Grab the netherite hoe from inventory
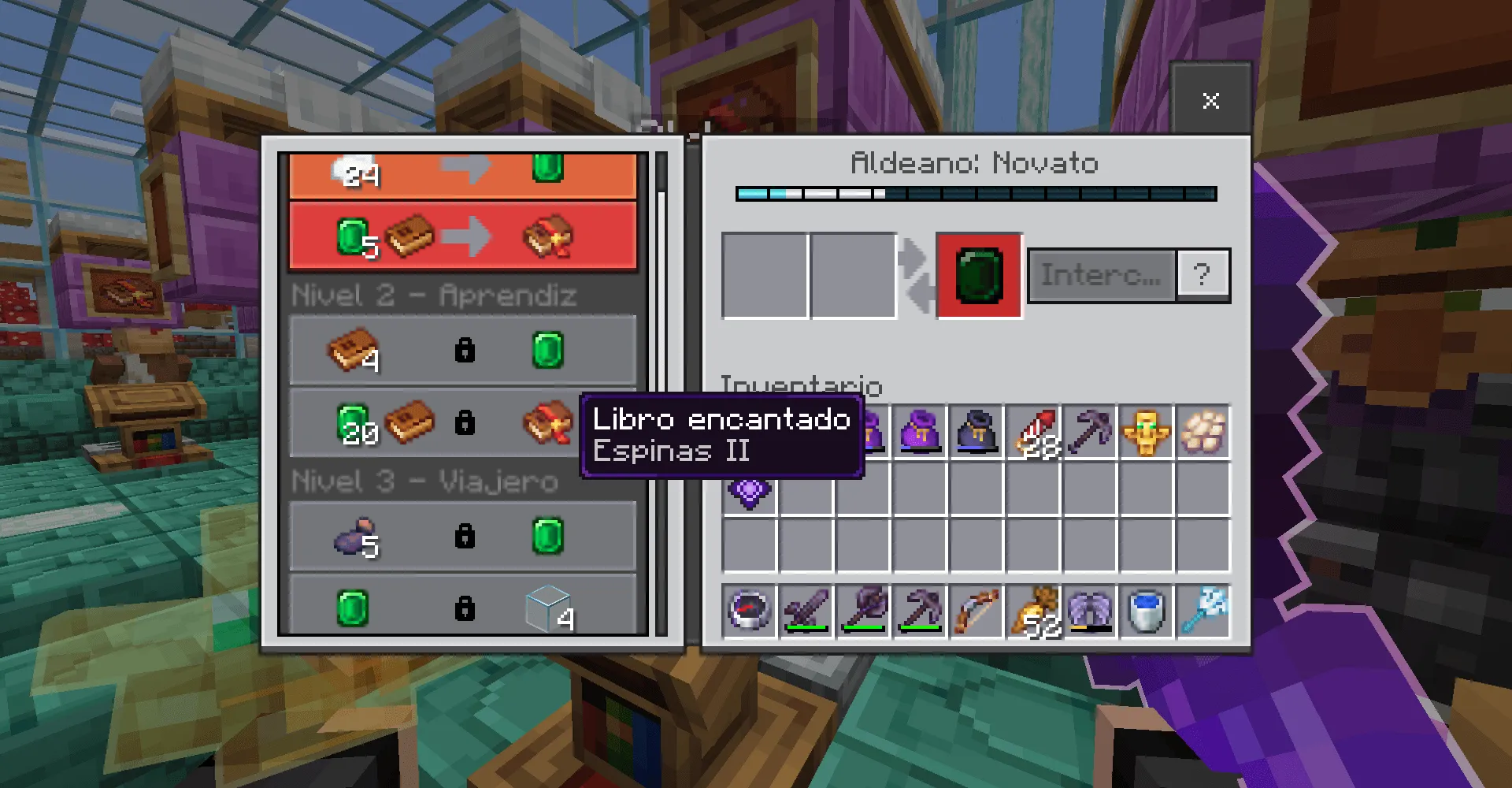This screenshot has width=1512, height=788. coord(1091,429)
